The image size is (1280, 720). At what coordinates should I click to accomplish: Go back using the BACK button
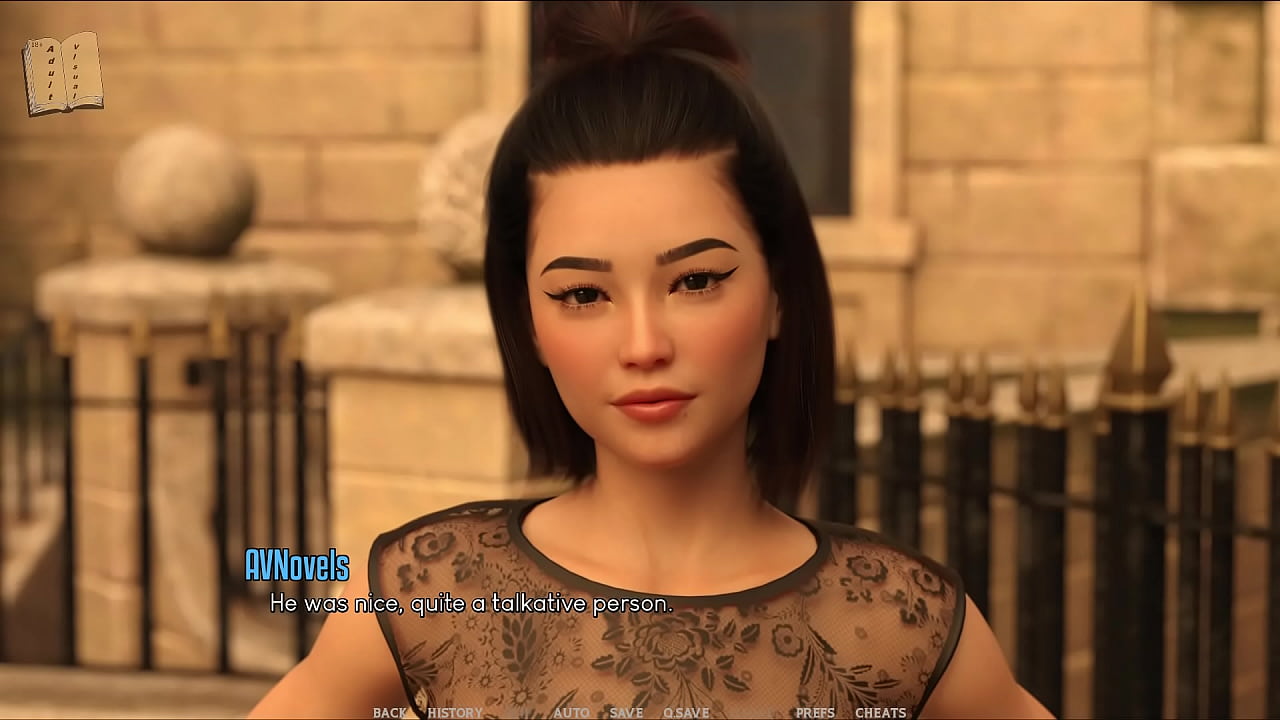click(x=390, y=713)
